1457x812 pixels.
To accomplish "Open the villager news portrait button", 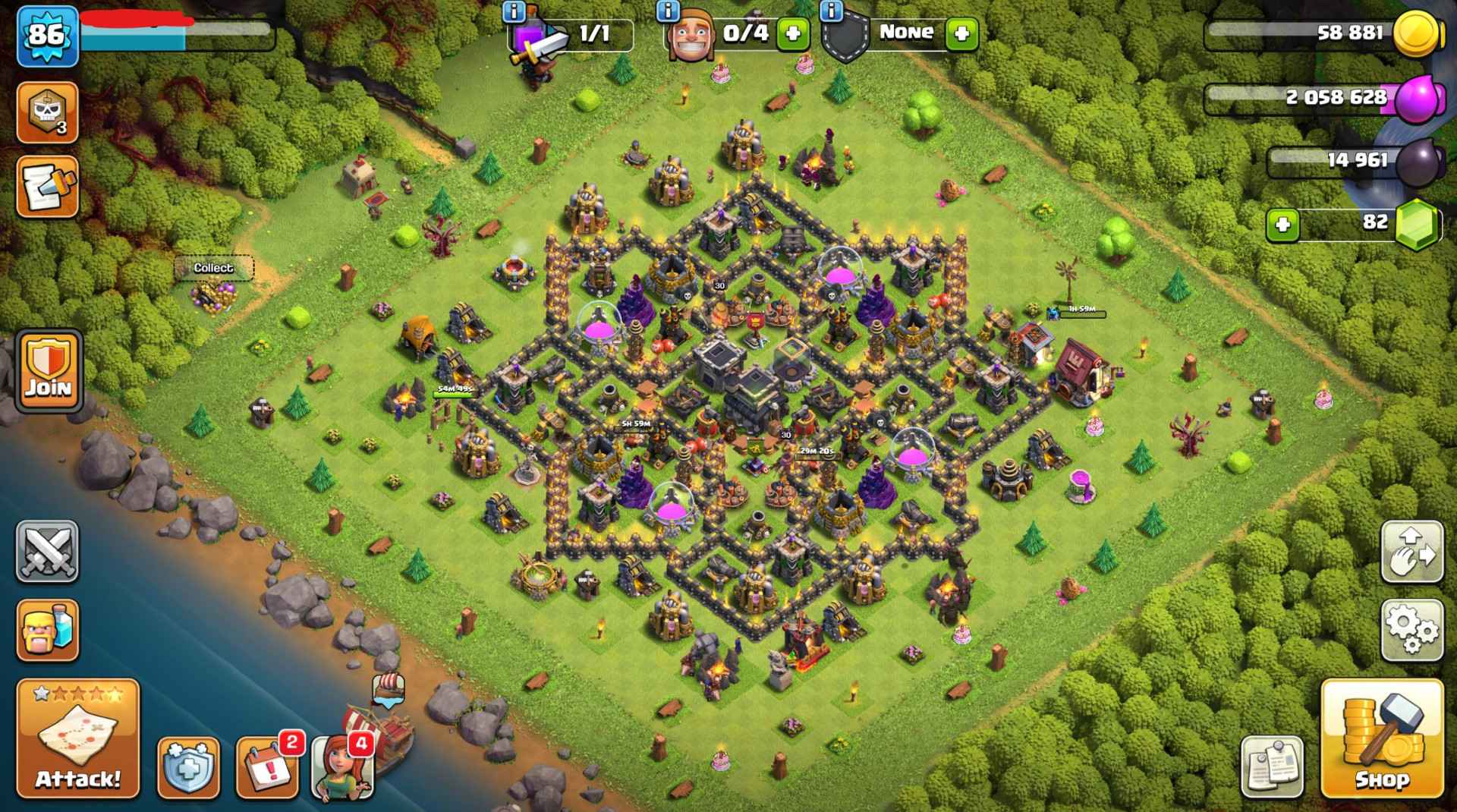I will tap(342, 768).
